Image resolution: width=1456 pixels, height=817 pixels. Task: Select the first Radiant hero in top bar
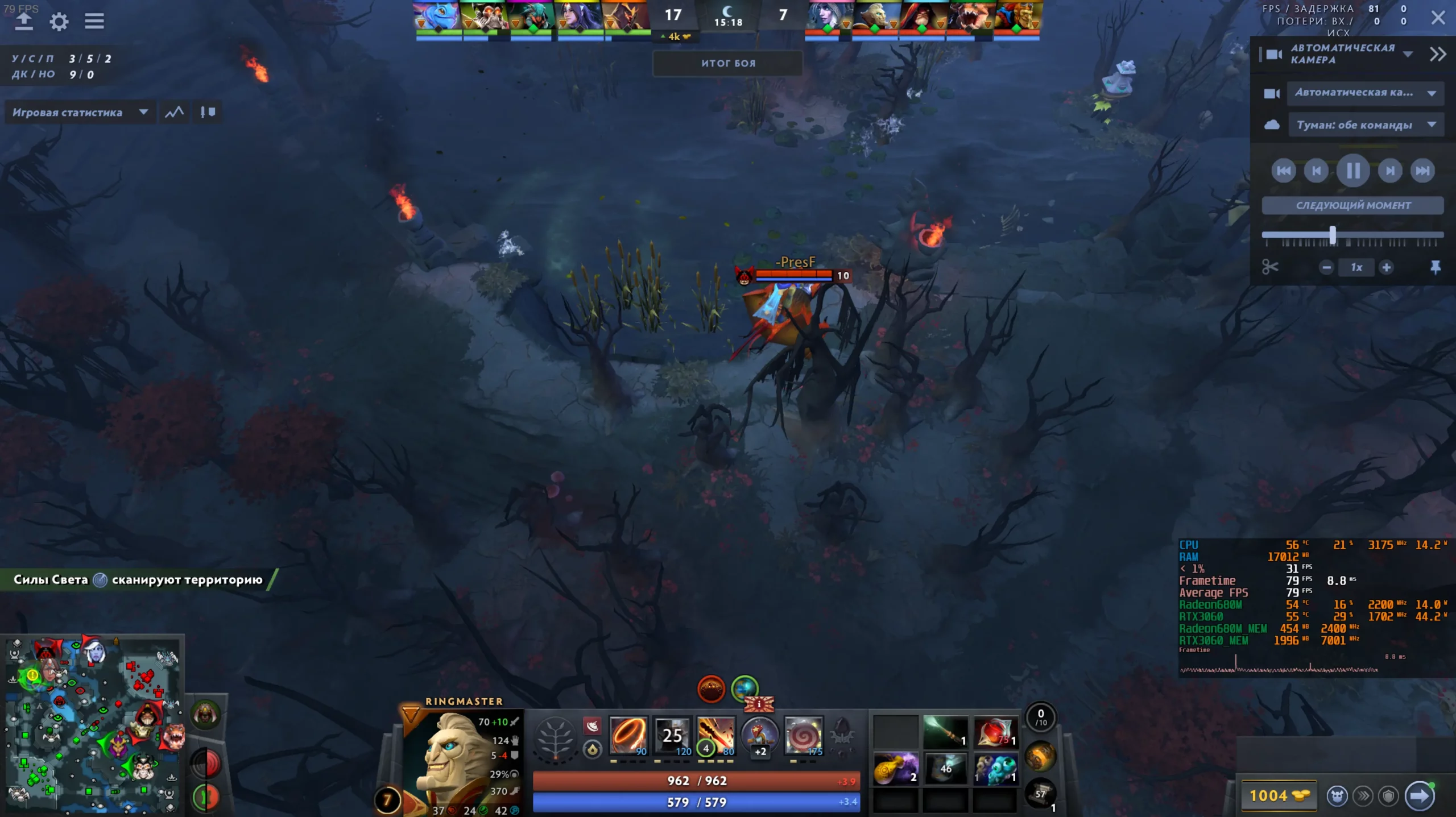[x=437, y=16]
